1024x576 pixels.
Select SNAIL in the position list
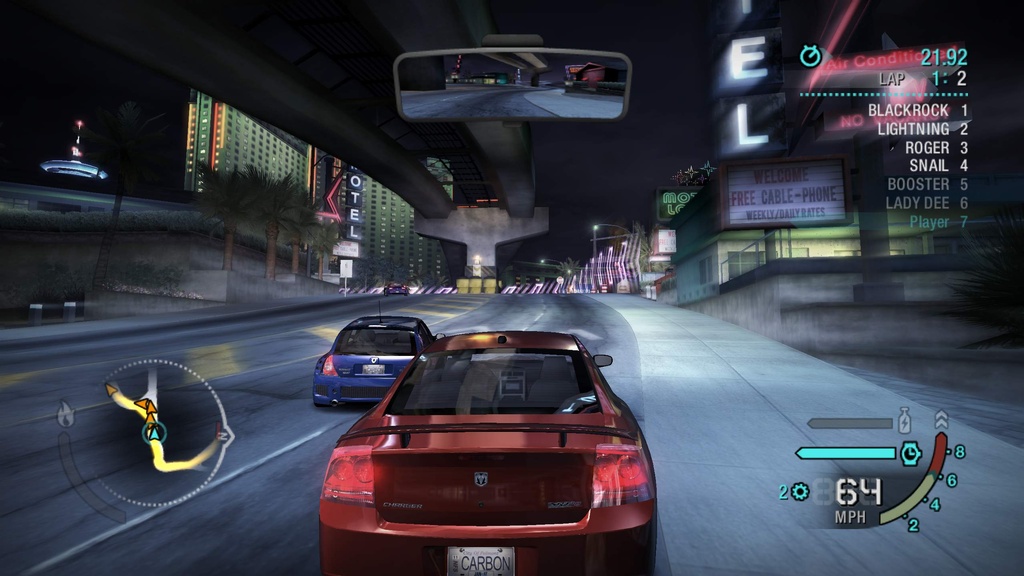(x=937, y=165)
